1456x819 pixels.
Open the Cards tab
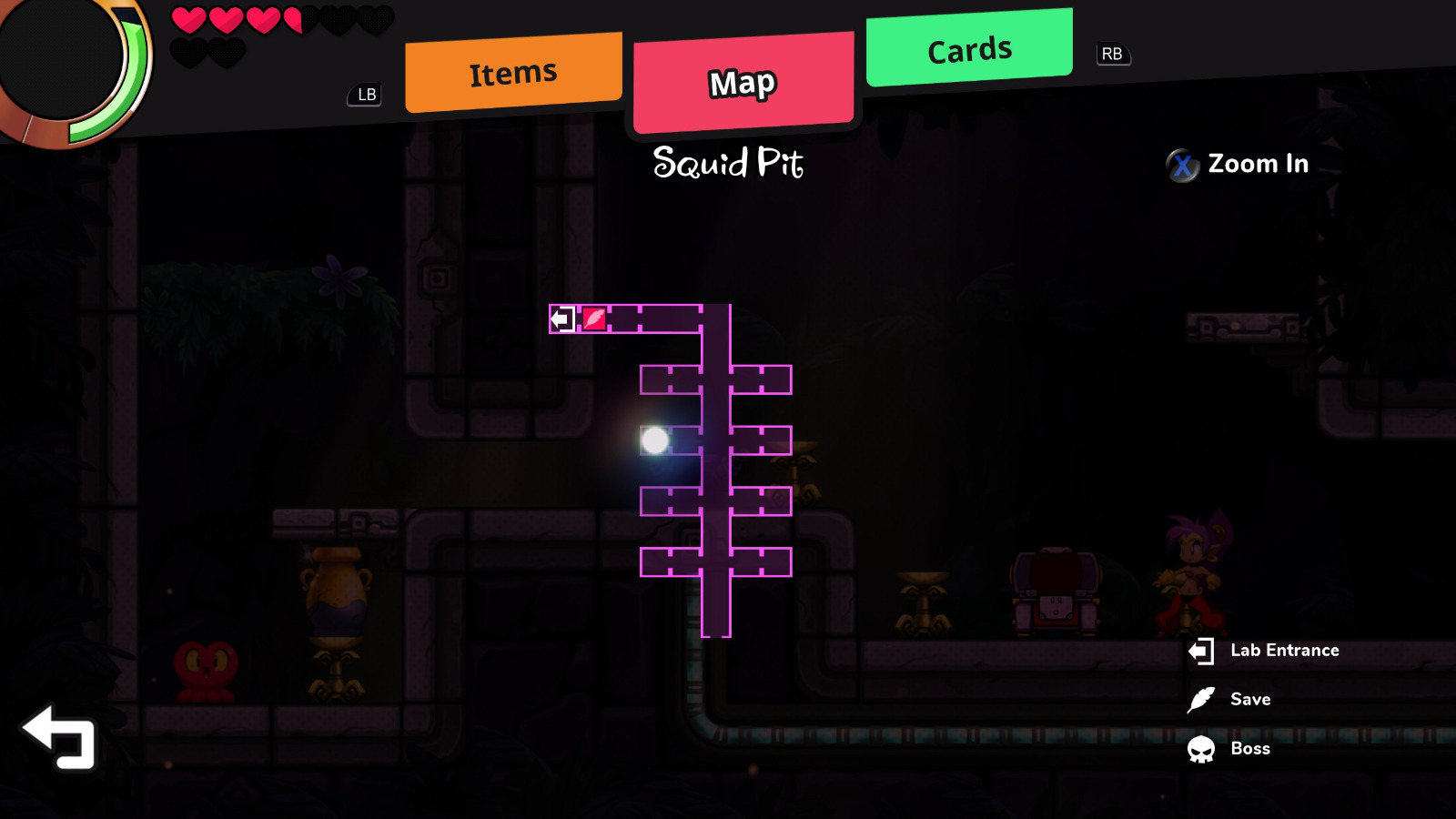pos(967,49)
